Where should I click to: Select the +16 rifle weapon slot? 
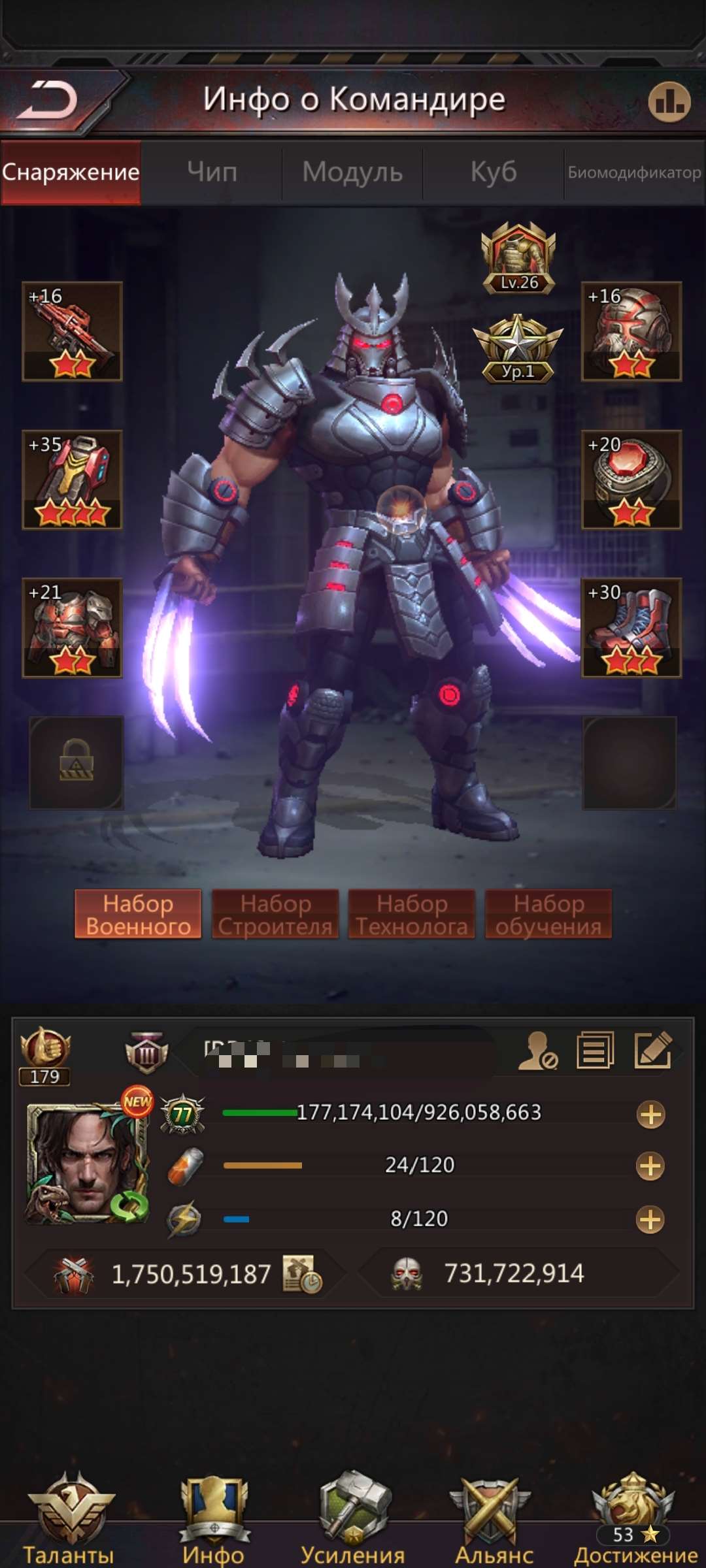[x=72, y=331]
